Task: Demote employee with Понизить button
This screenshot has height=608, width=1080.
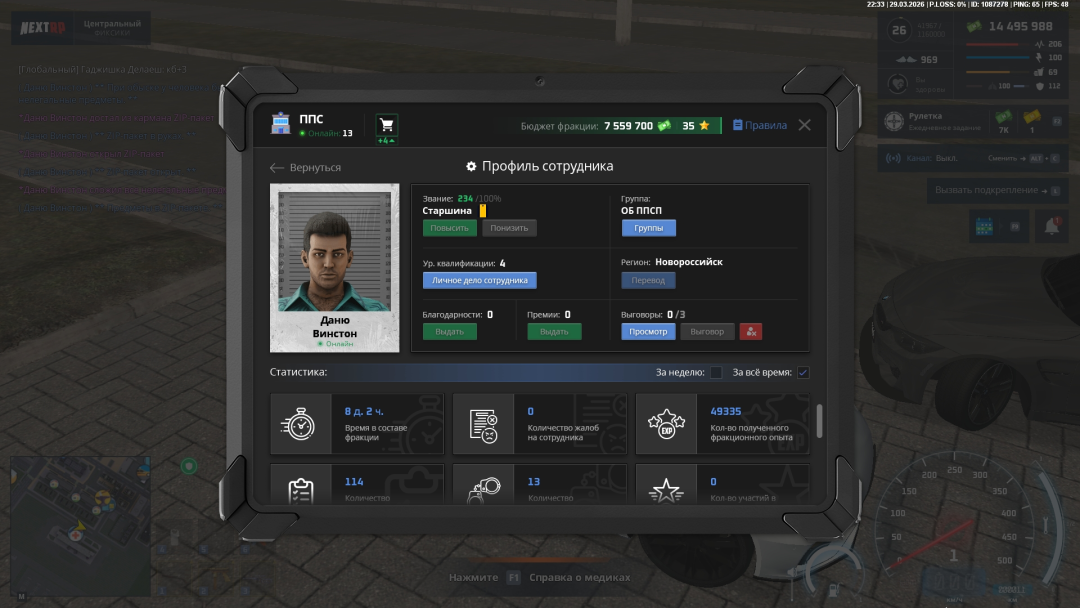Action: tap(509, 228)
